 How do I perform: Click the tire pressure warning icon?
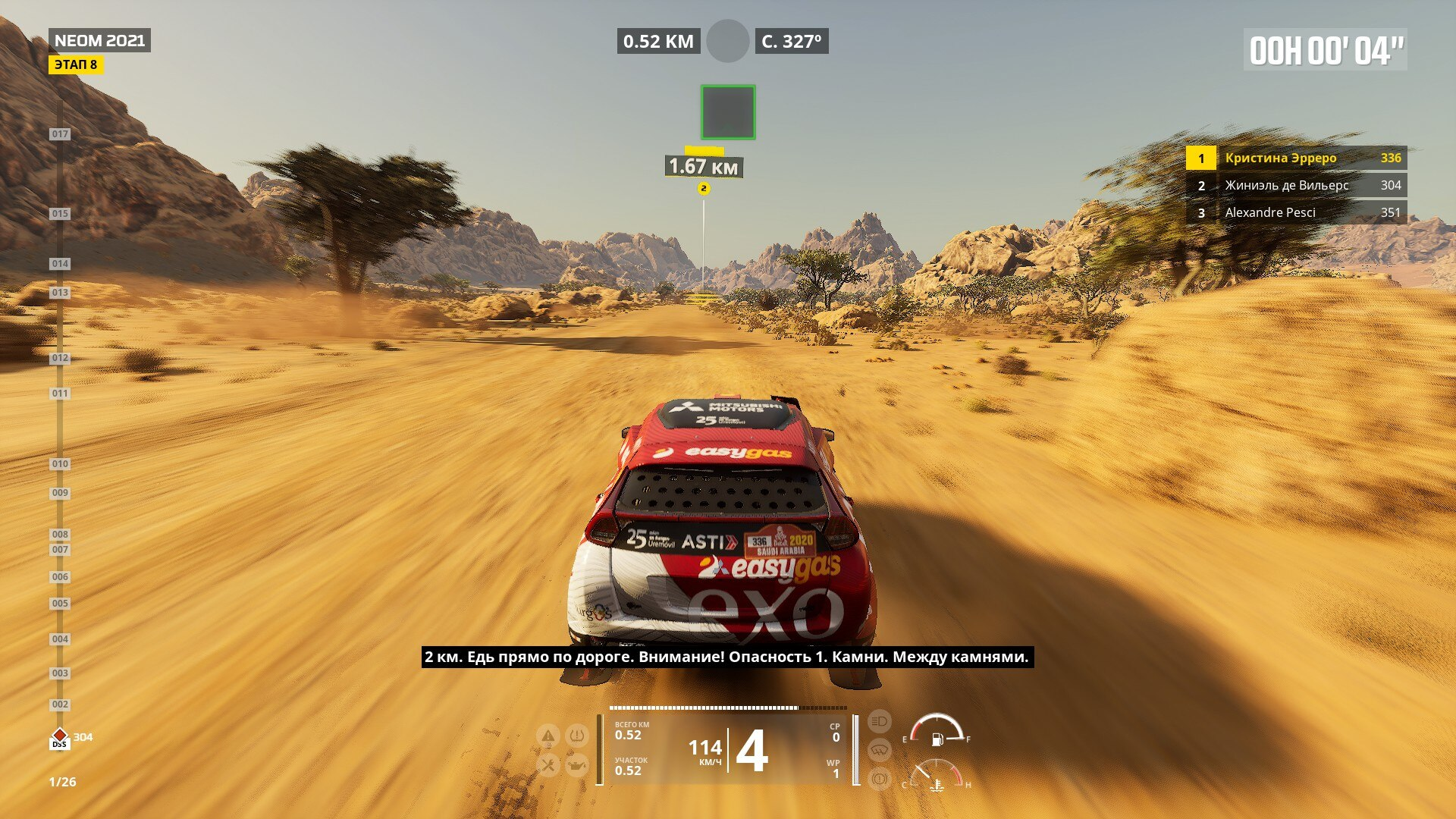577,736
